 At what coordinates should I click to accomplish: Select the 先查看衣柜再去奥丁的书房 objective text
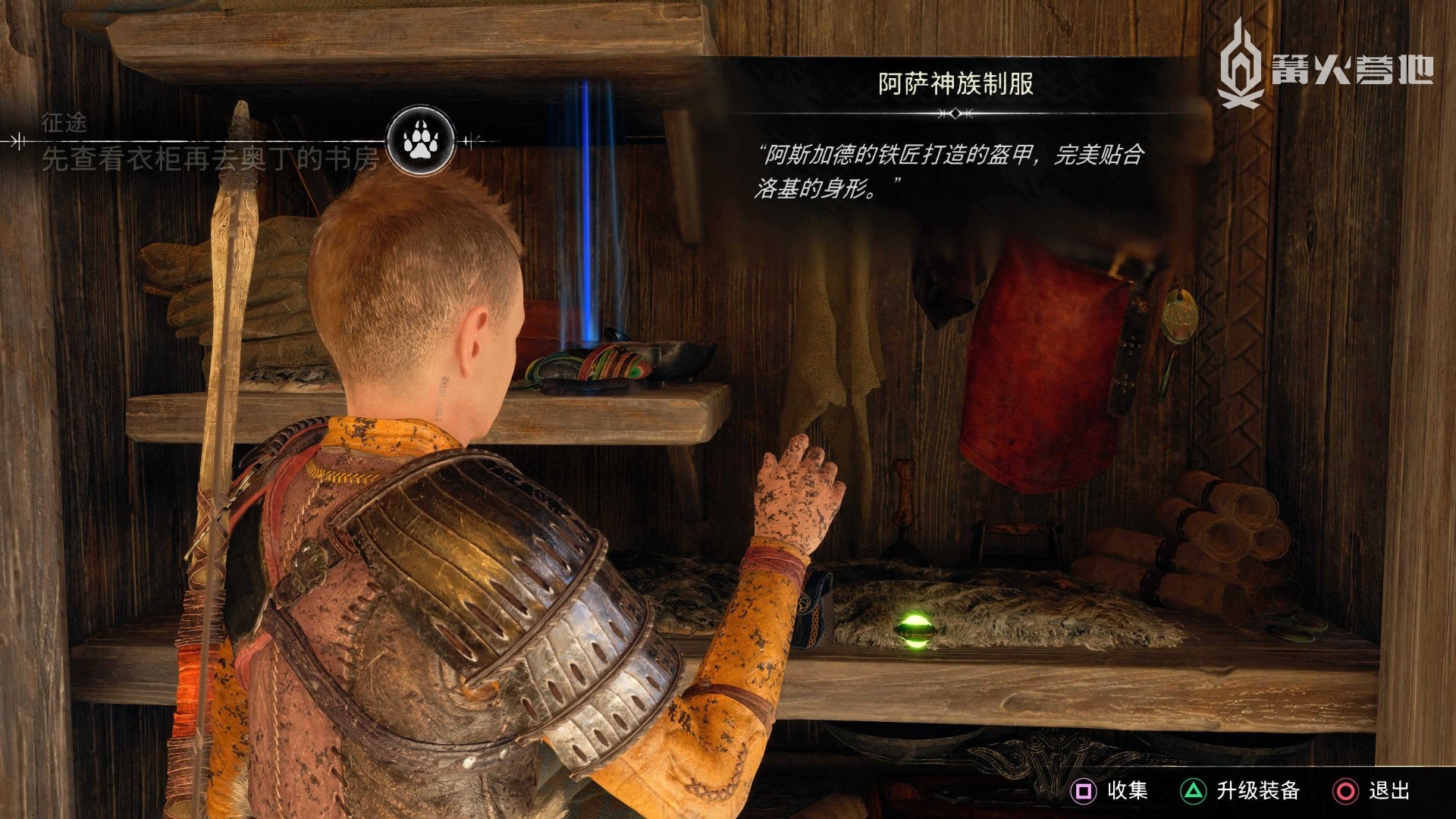click(210, 159)
